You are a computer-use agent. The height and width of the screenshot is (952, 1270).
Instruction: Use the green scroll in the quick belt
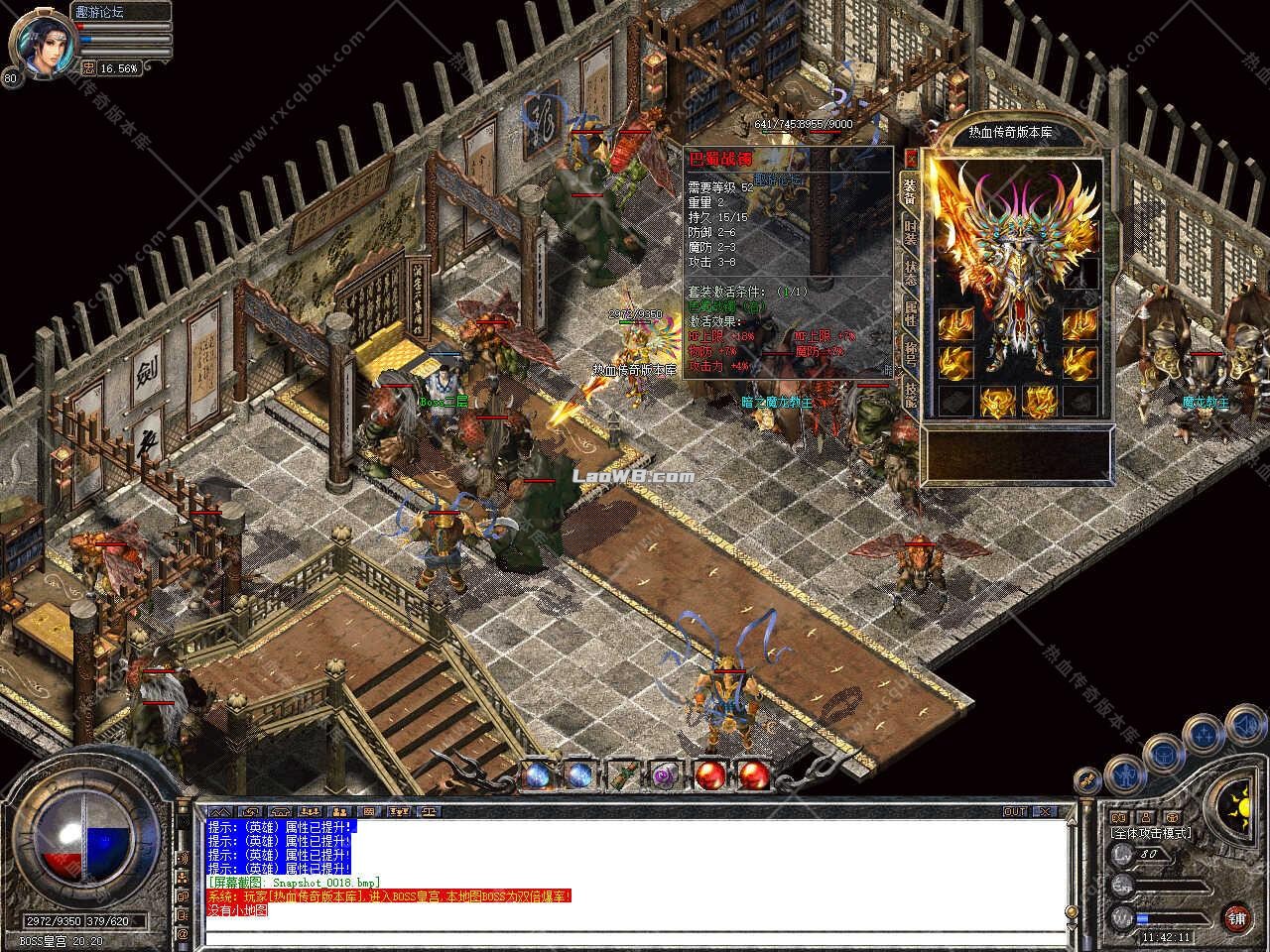tap(622, 774)
